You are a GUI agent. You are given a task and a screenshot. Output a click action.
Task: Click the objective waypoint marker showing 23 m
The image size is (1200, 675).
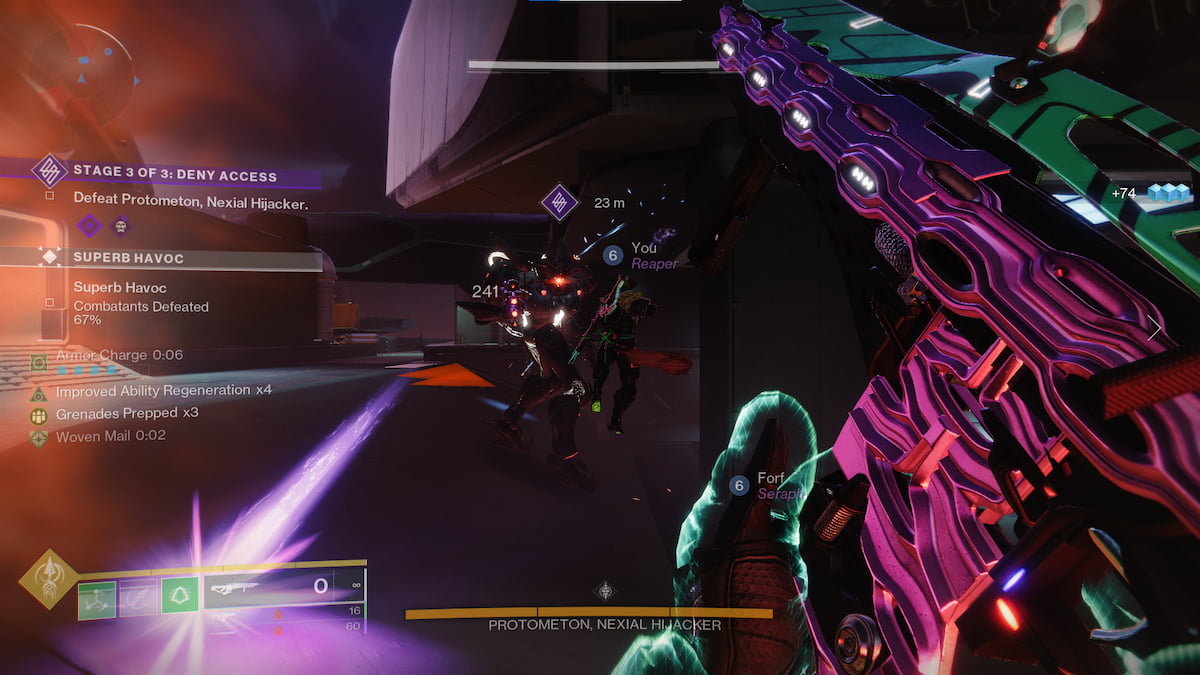click(560, 202)
